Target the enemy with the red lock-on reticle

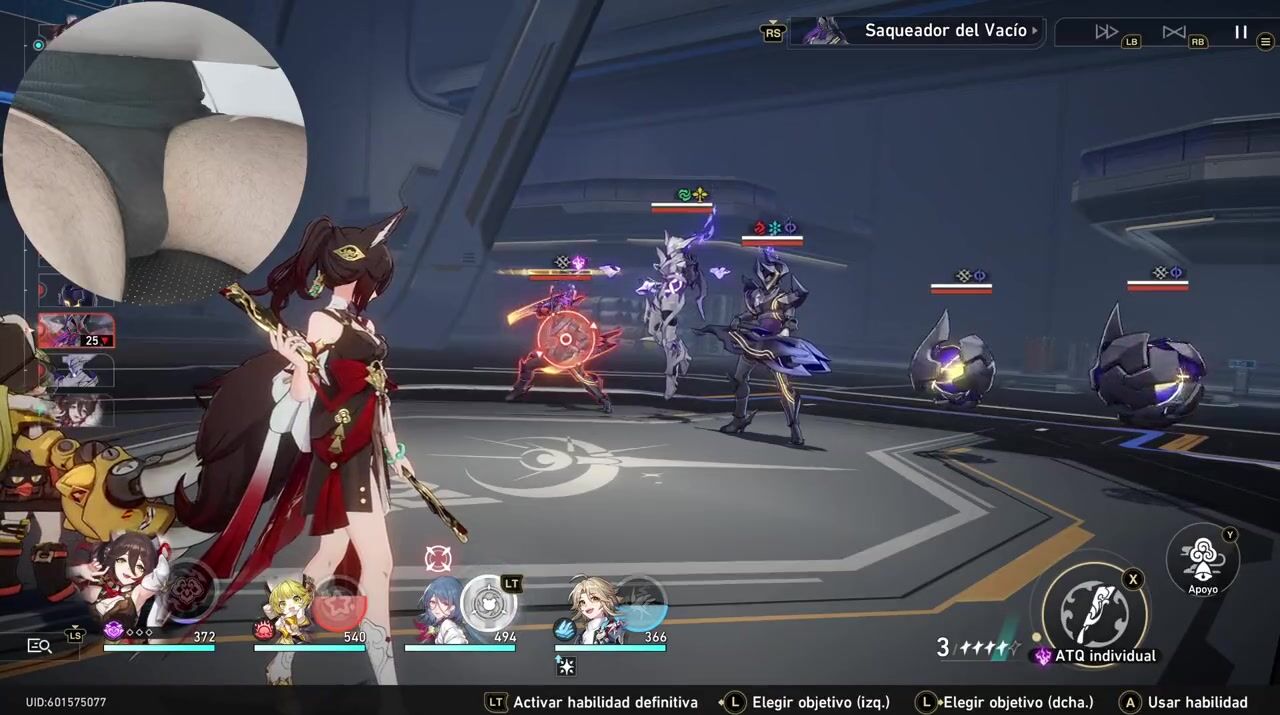566,340
